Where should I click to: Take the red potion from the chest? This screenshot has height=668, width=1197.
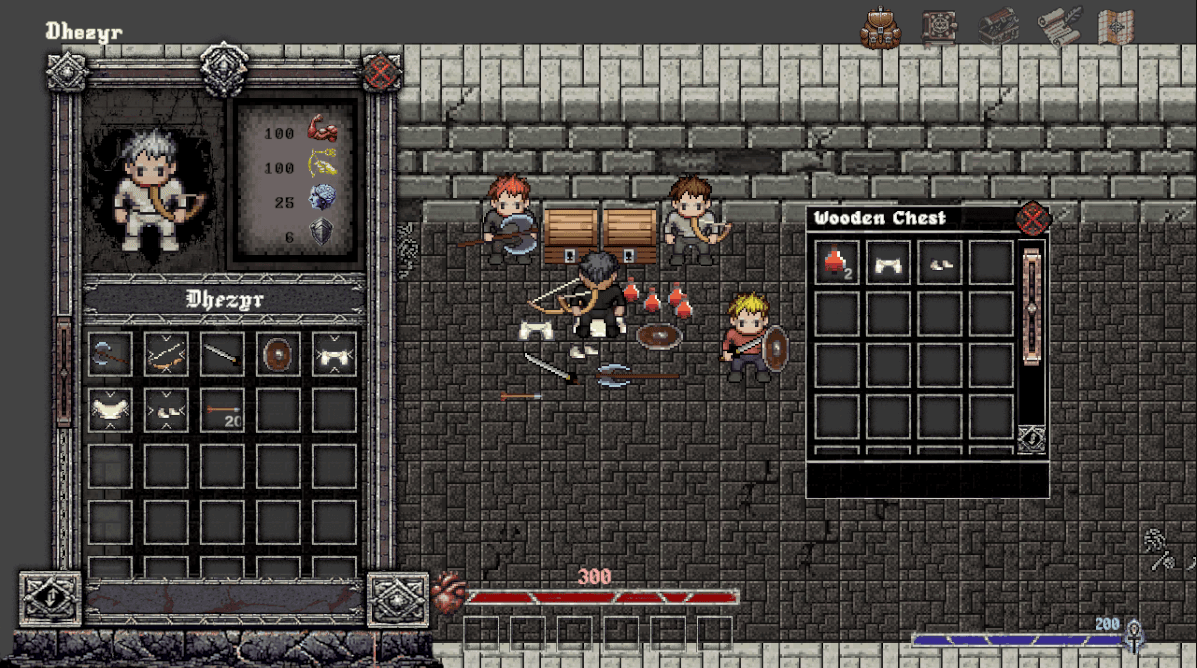(837, 263)
